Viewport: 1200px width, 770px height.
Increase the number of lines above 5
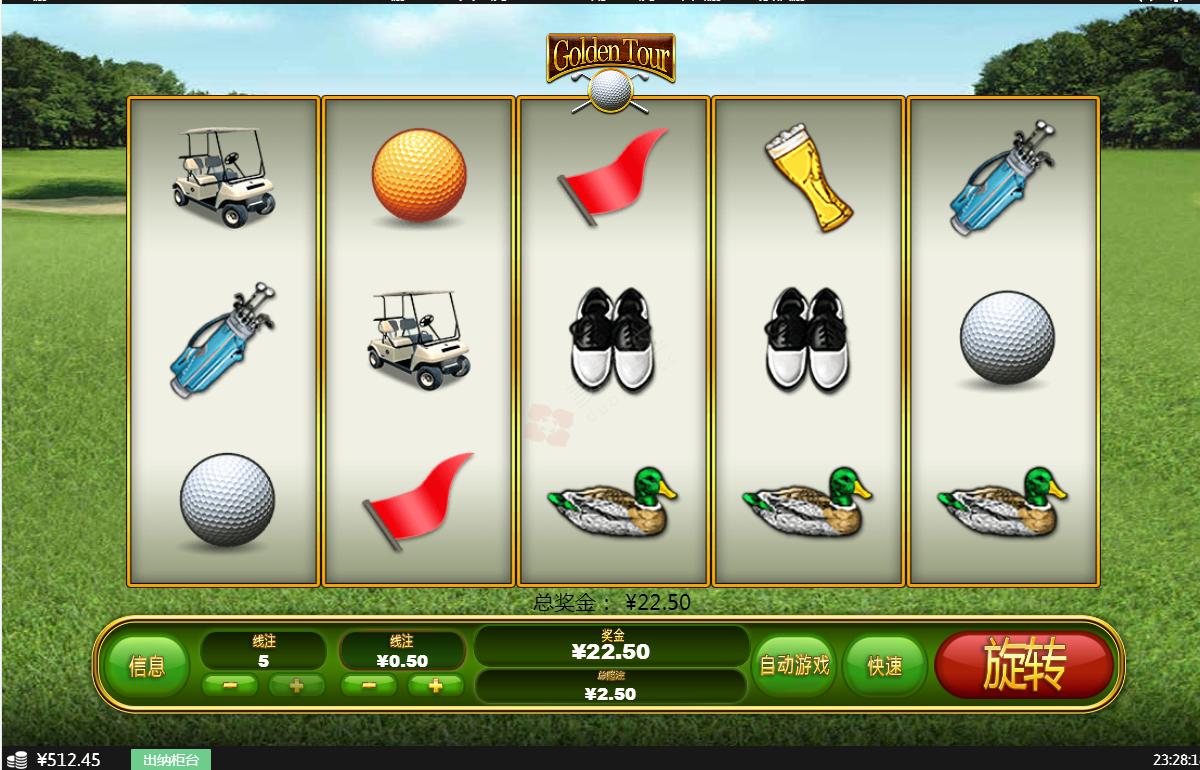click(x=296, y=685)
